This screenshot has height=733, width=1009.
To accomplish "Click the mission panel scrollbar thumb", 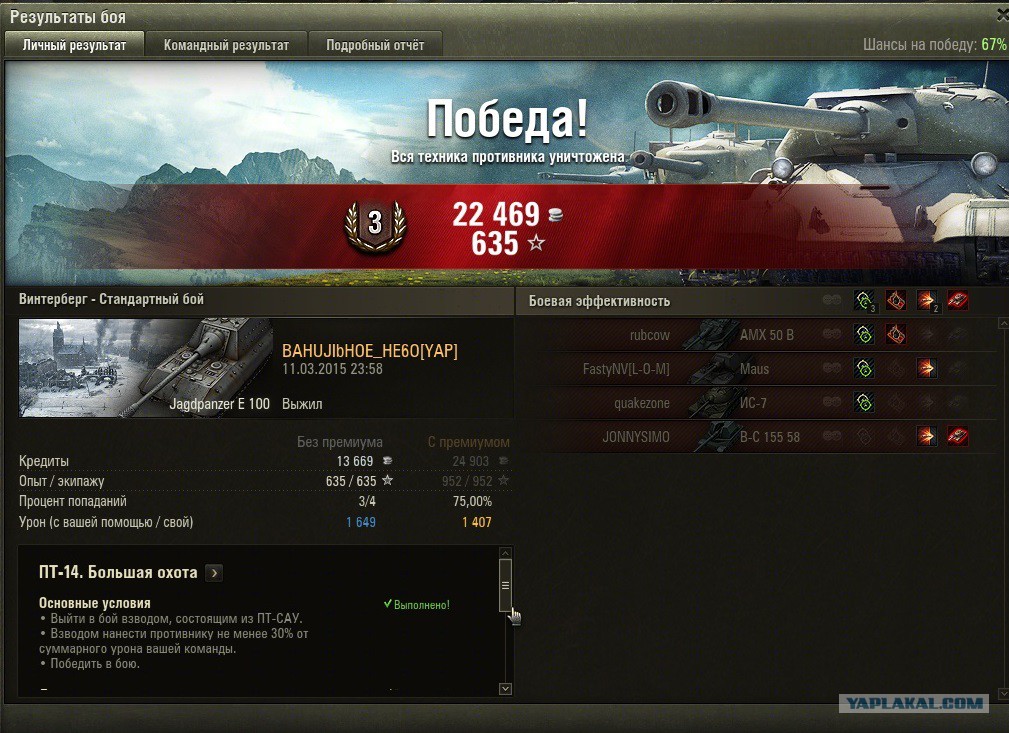I will click(505, 585).
